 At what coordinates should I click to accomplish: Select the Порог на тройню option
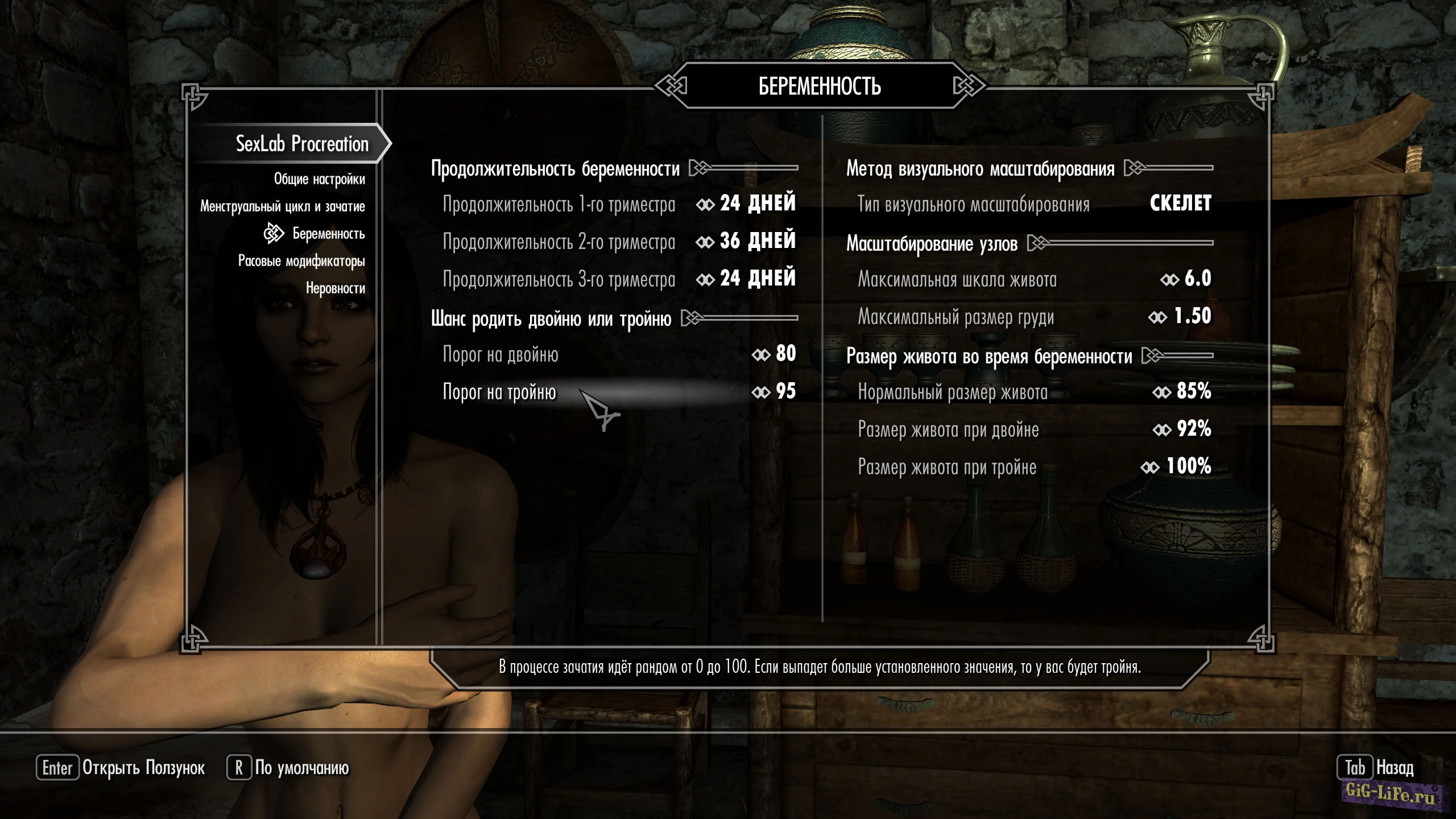(x=619, y=392)
